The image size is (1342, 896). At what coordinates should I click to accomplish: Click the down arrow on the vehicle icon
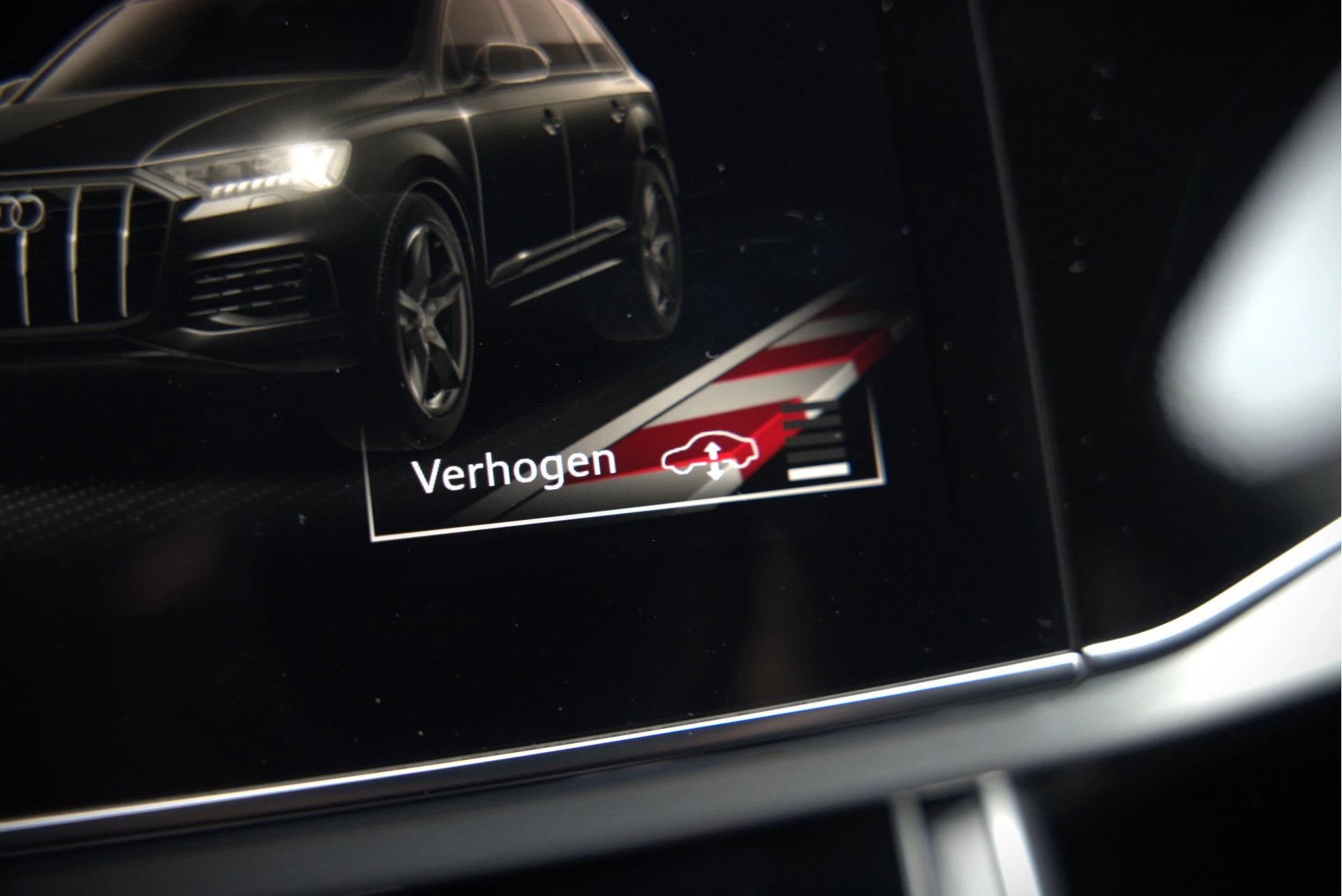coord(714,474)
